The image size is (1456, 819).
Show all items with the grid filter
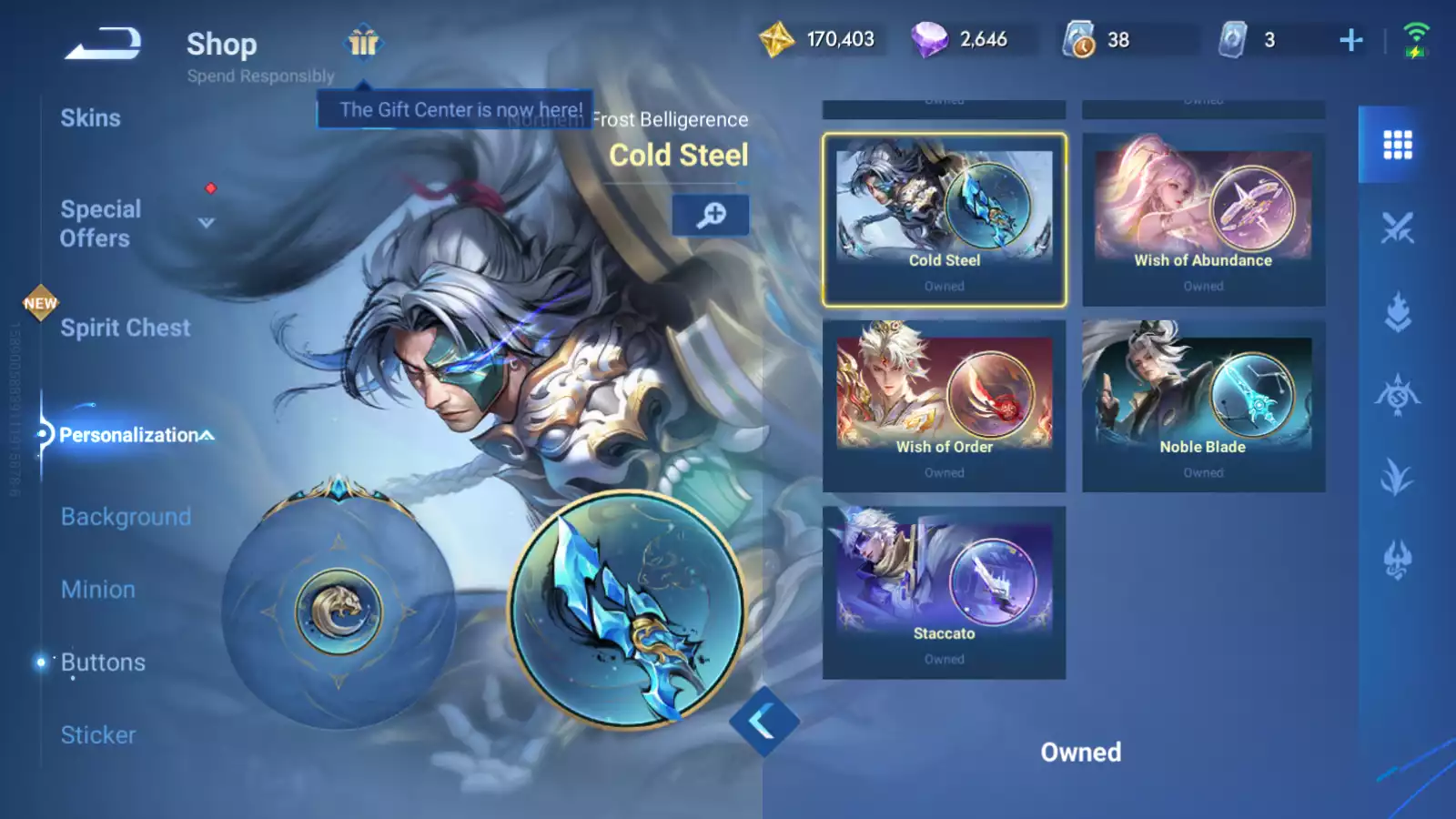1397,145
